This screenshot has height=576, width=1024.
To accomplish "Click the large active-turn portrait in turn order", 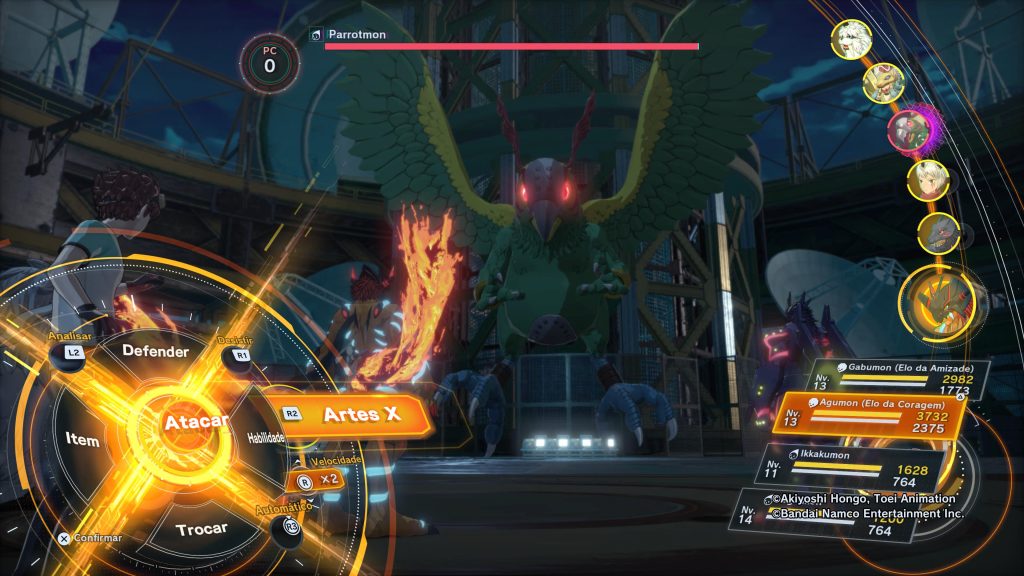I will [x=937, y=298].
